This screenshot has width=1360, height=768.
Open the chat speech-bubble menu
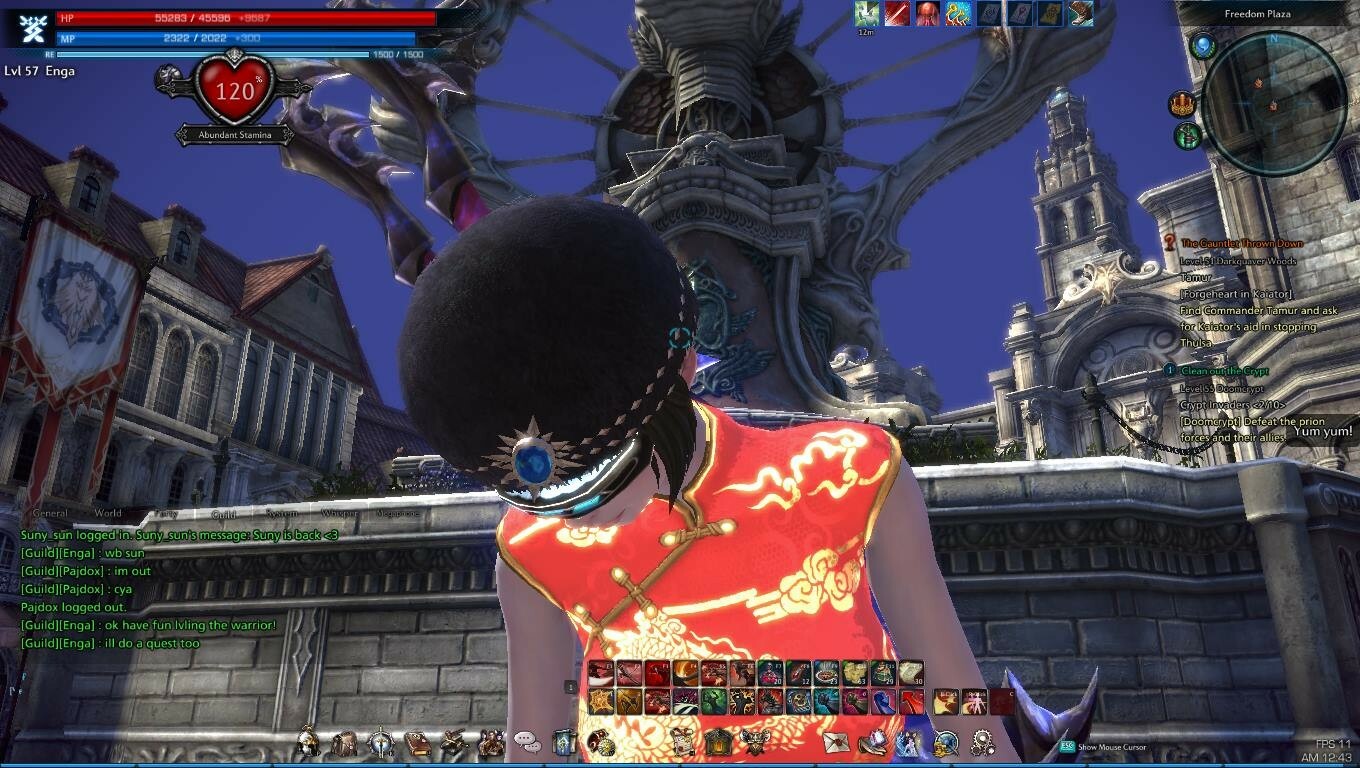527,742
